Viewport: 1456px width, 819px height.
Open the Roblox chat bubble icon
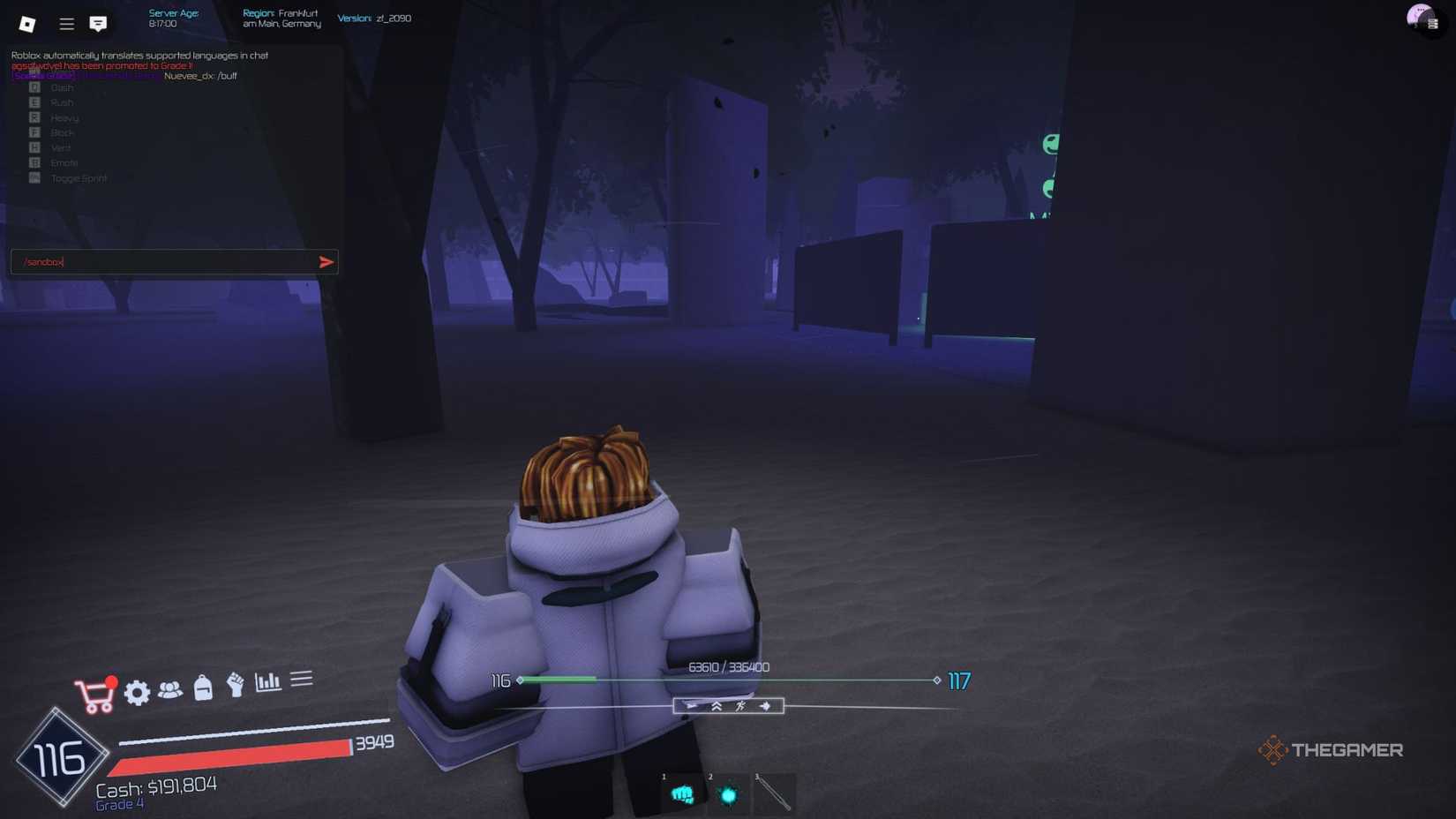tap(99, 23)
